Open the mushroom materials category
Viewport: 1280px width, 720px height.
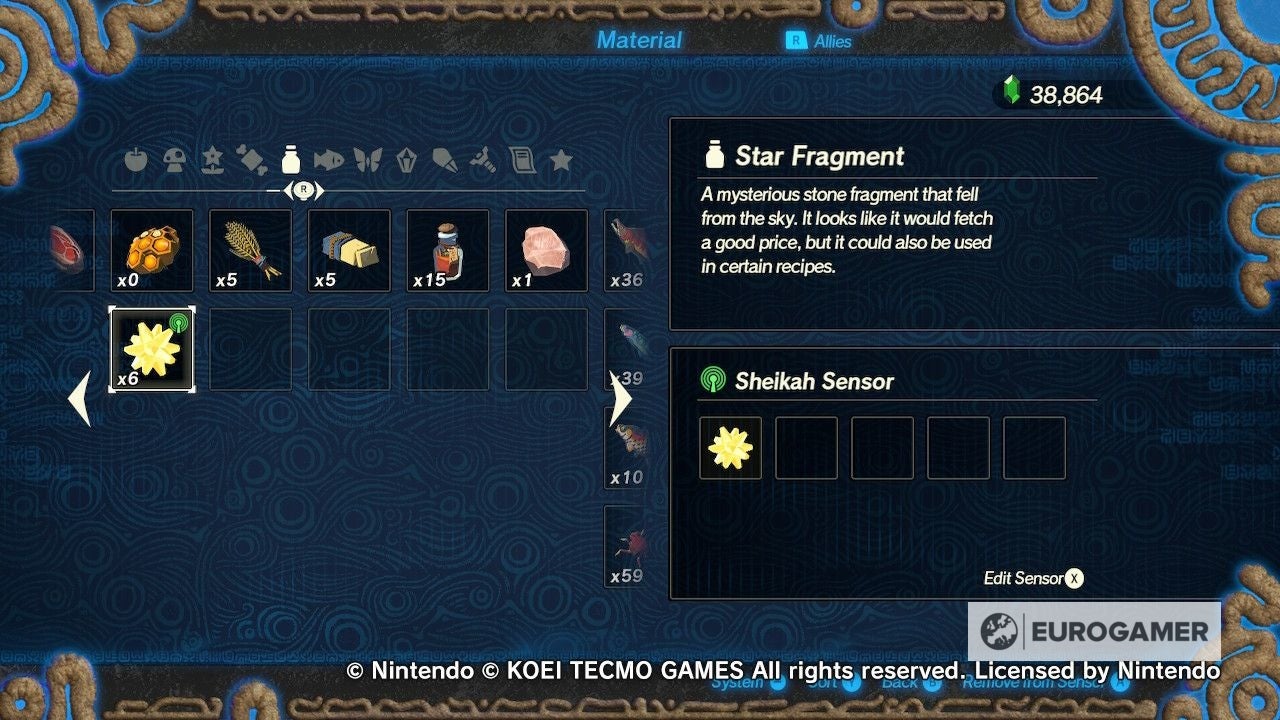tap(174, 160)
